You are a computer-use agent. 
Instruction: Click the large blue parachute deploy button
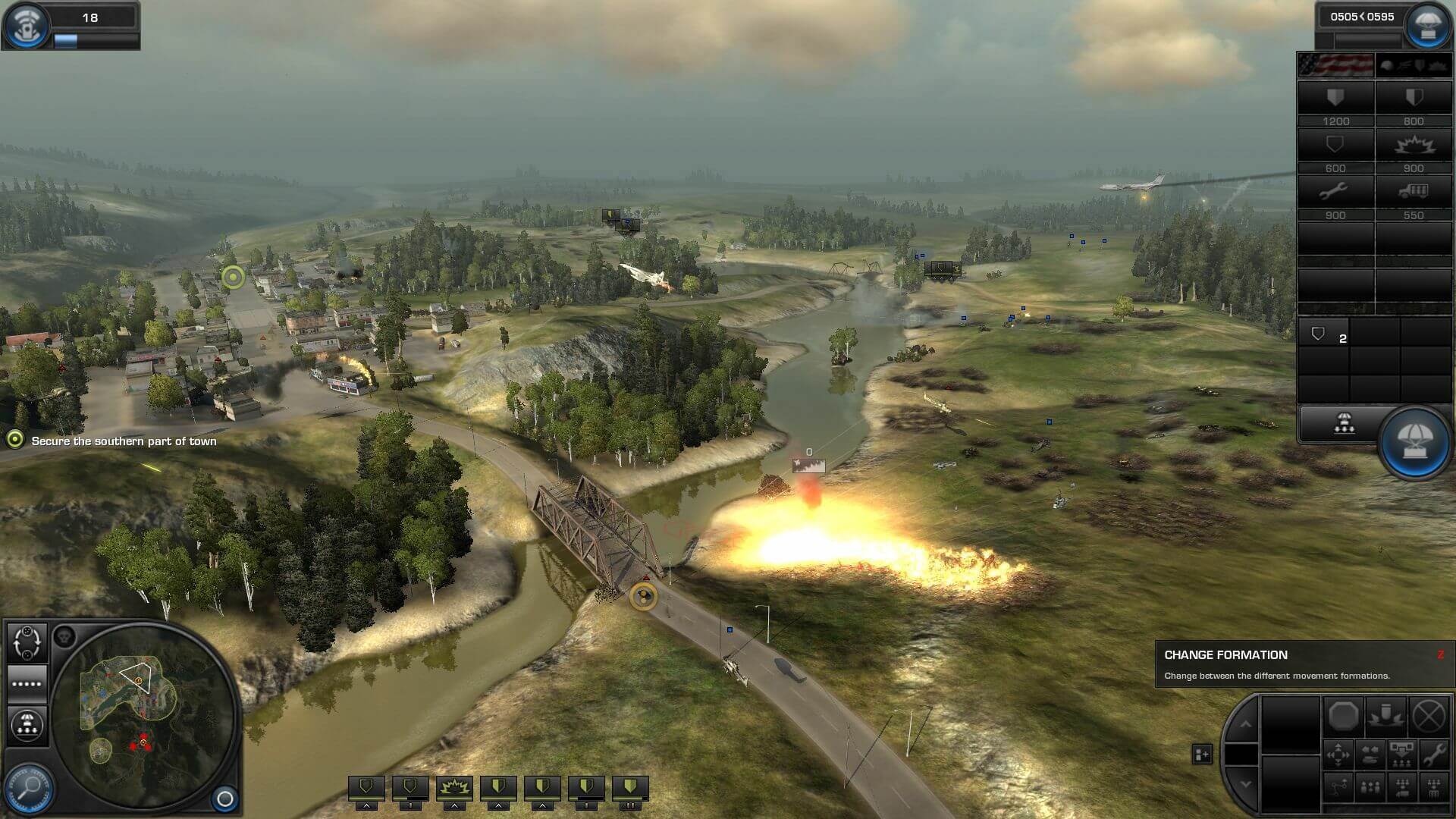click(x=1414, y=442)
